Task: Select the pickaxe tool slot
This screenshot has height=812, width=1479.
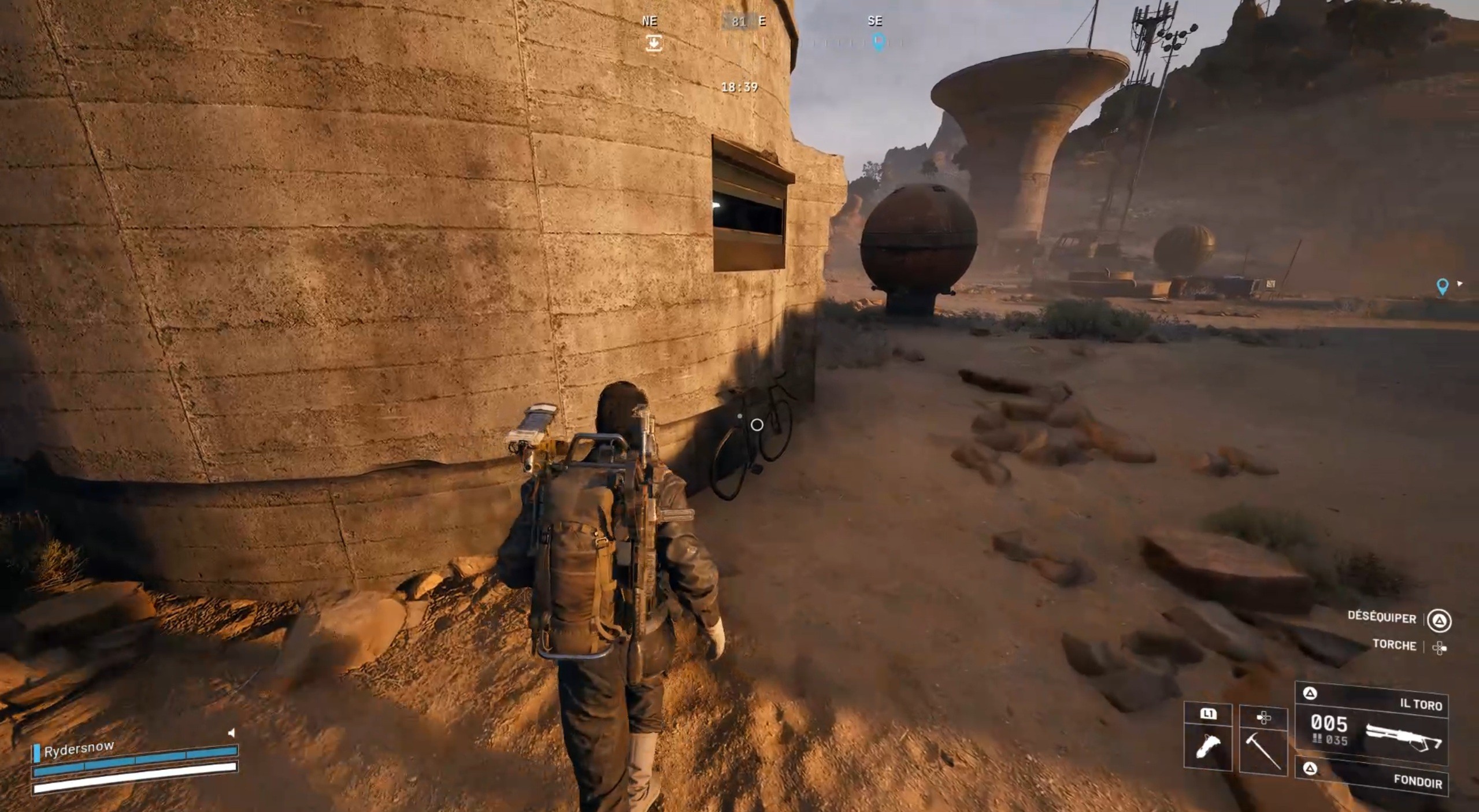Action: 1263,748
